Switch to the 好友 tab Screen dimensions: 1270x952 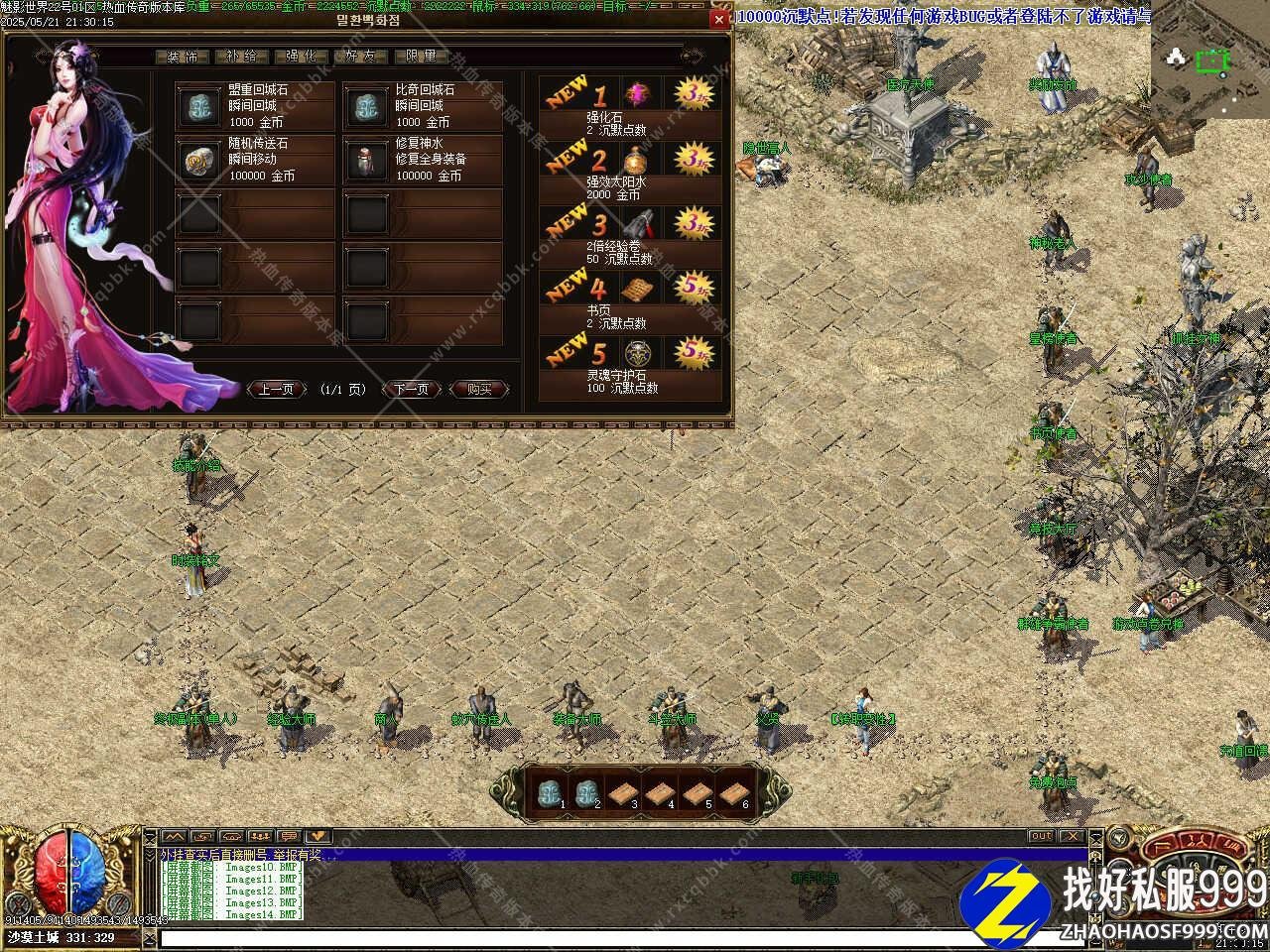(x=360, y=57)
